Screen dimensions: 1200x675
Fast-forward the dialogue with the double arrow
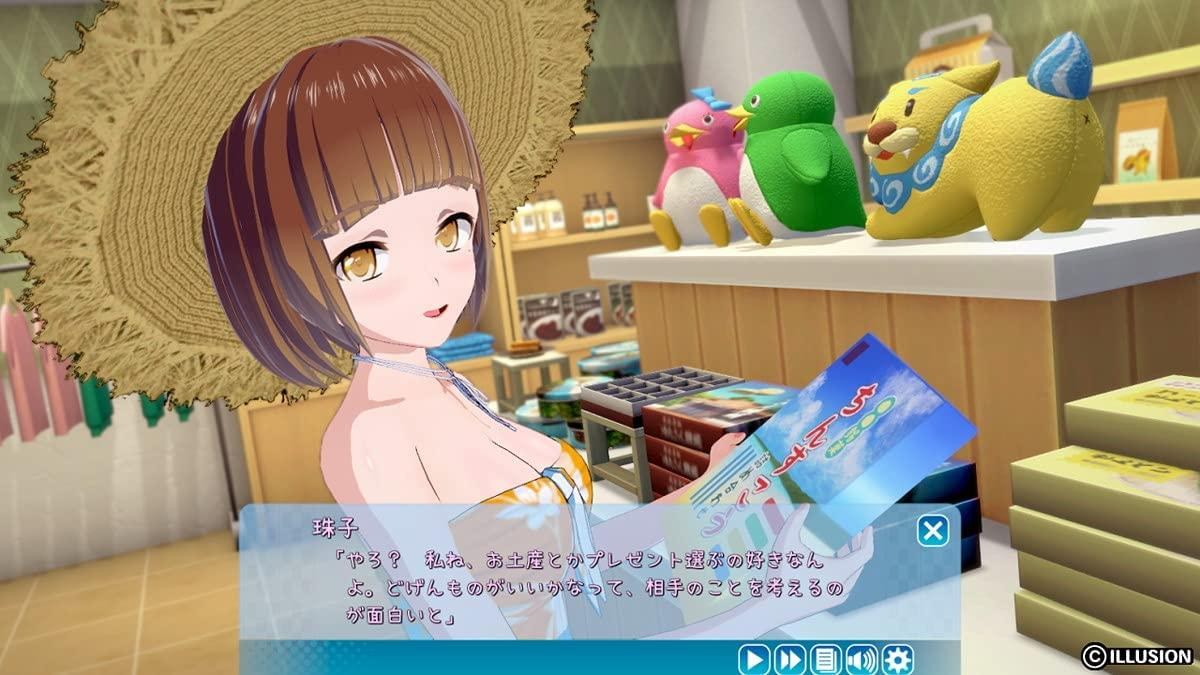789,659
